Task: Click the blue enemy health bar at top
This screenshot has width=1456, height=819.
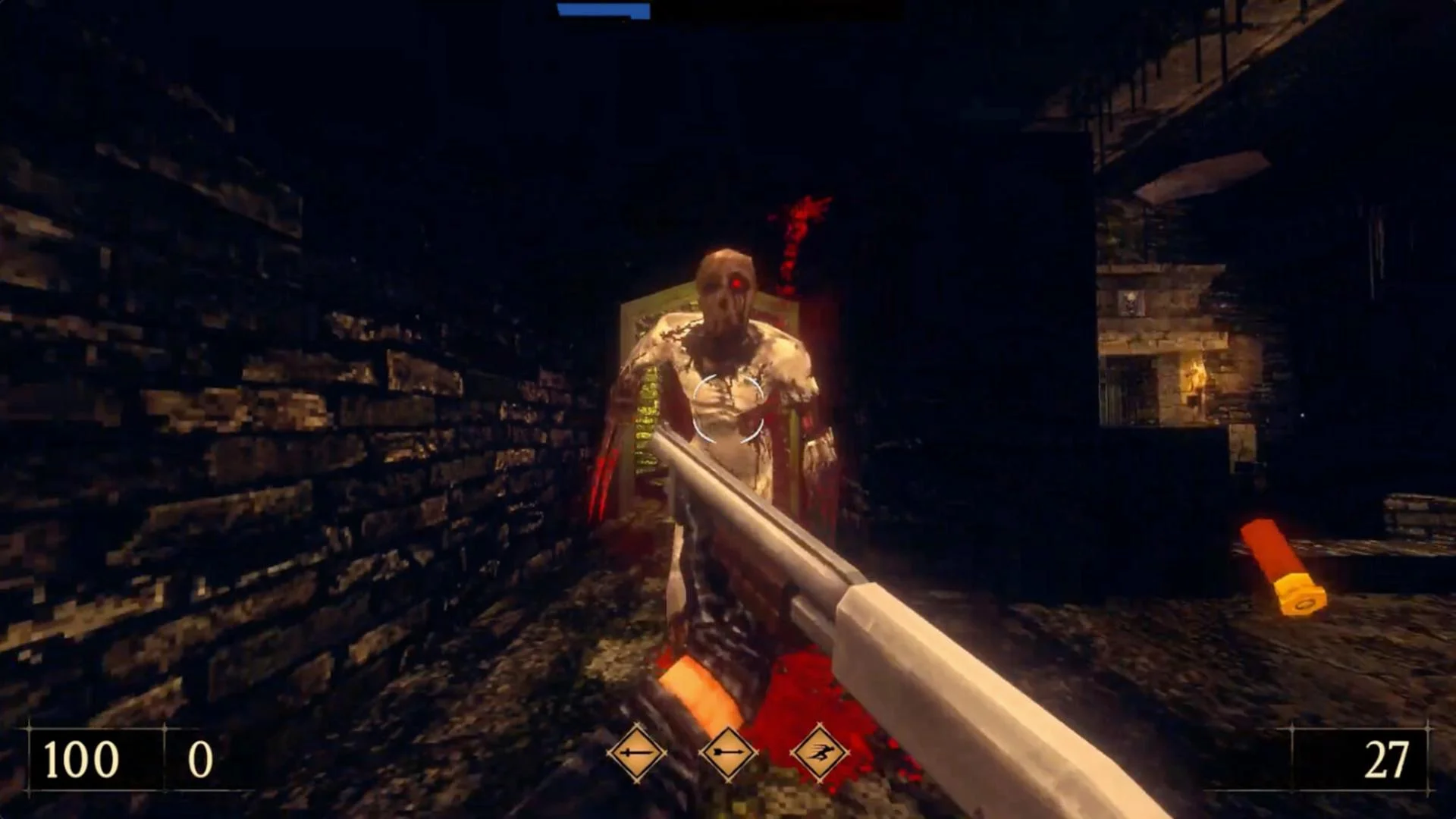Action: [603, 11]
